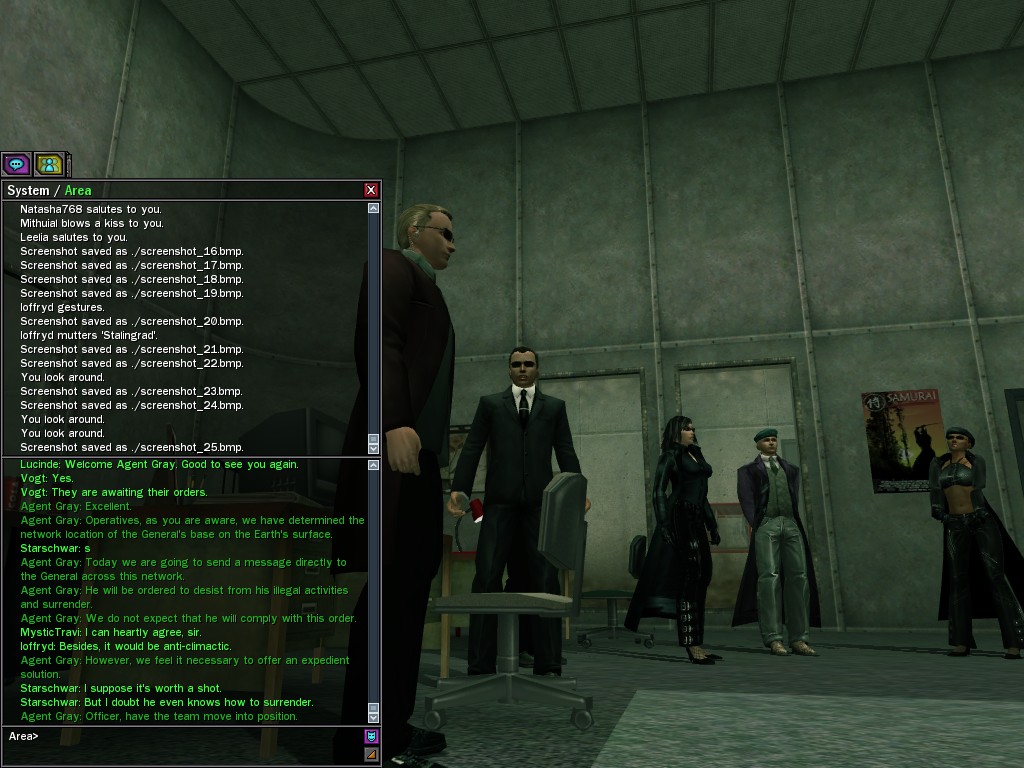Select the green Area channel label
This screenshot has width=1024, height=768.
coord(78,190)
